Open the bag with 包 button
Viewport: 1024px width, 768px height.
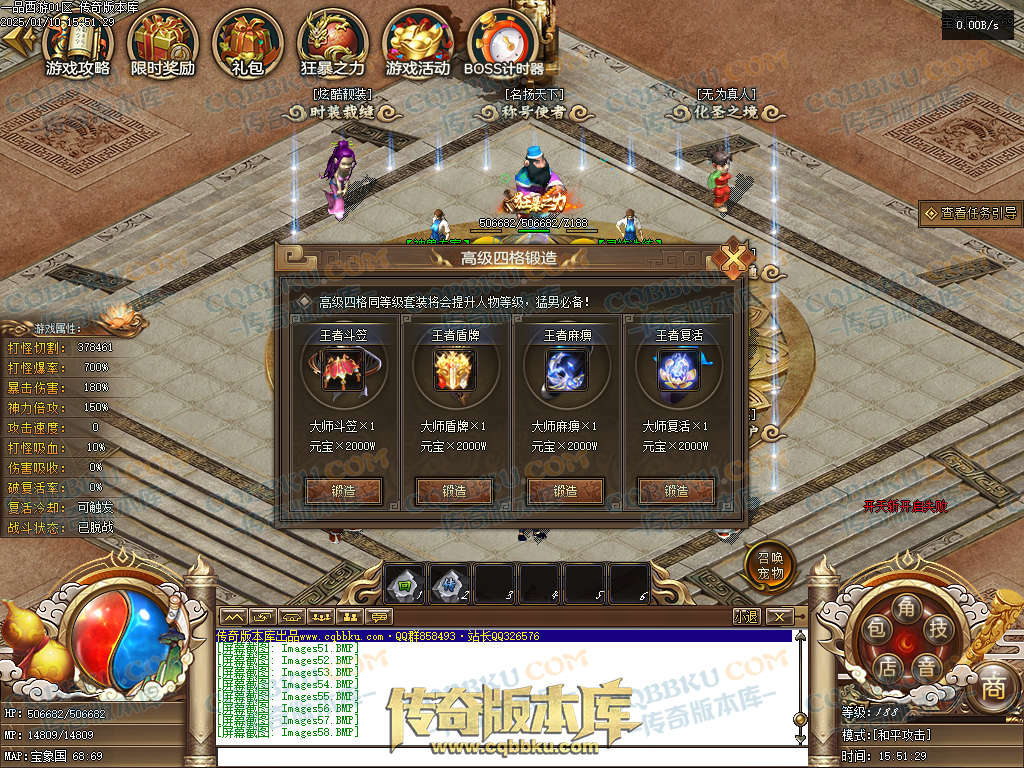point(876,628)
